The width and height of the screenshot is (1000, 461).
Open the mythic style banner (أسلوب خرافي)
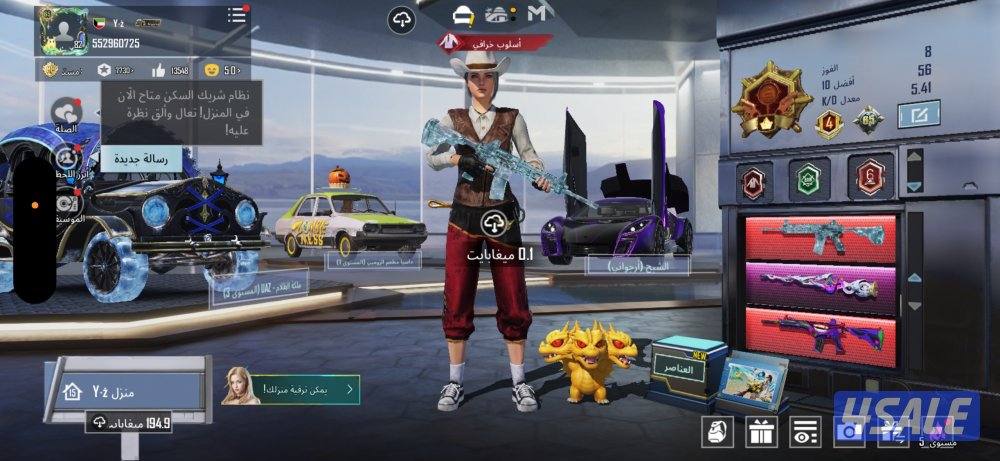(495, 43)
